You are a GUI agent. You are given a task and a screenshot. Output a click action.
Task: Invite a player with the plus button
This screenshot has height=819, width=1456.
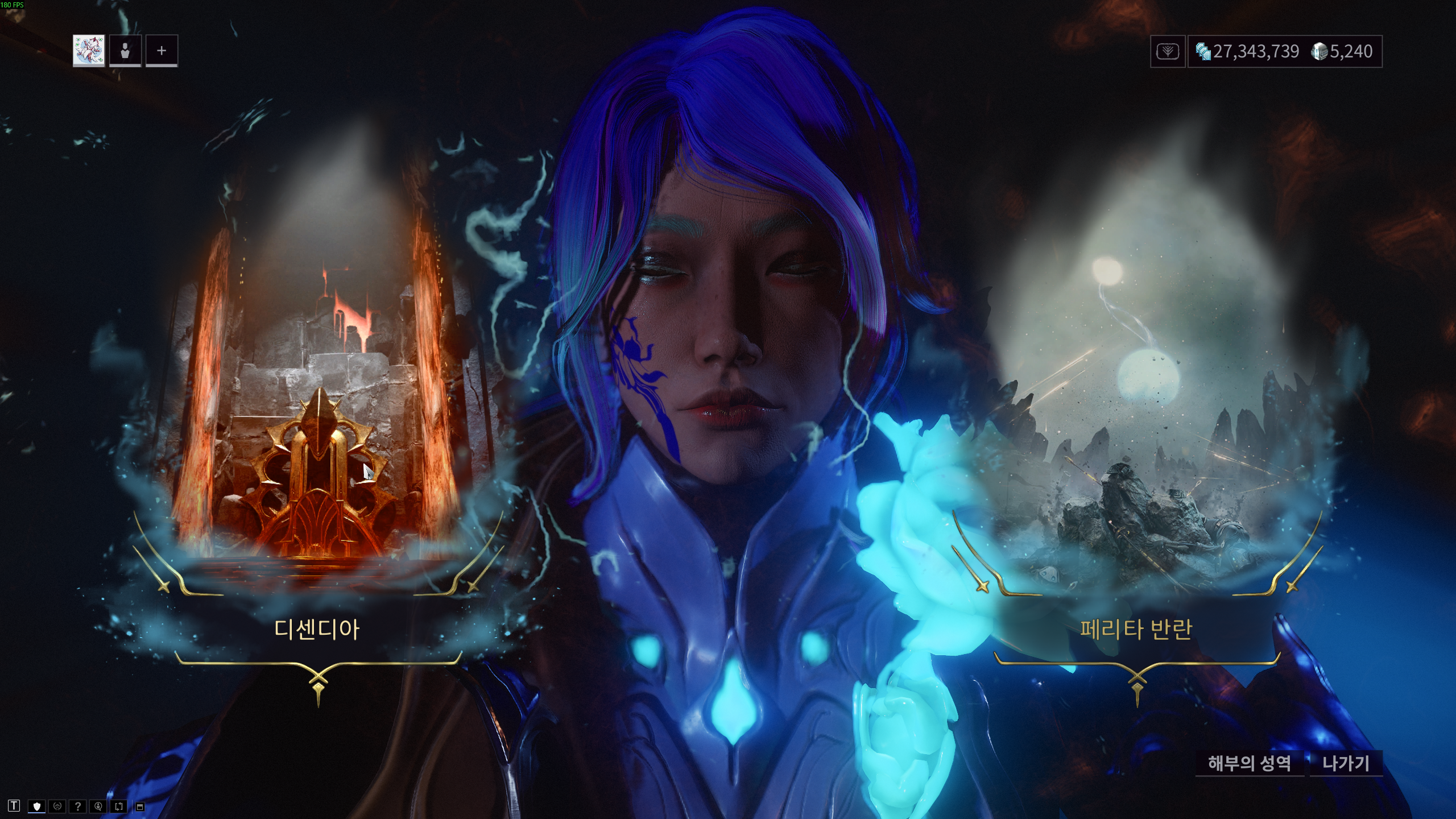pos(162,51)
